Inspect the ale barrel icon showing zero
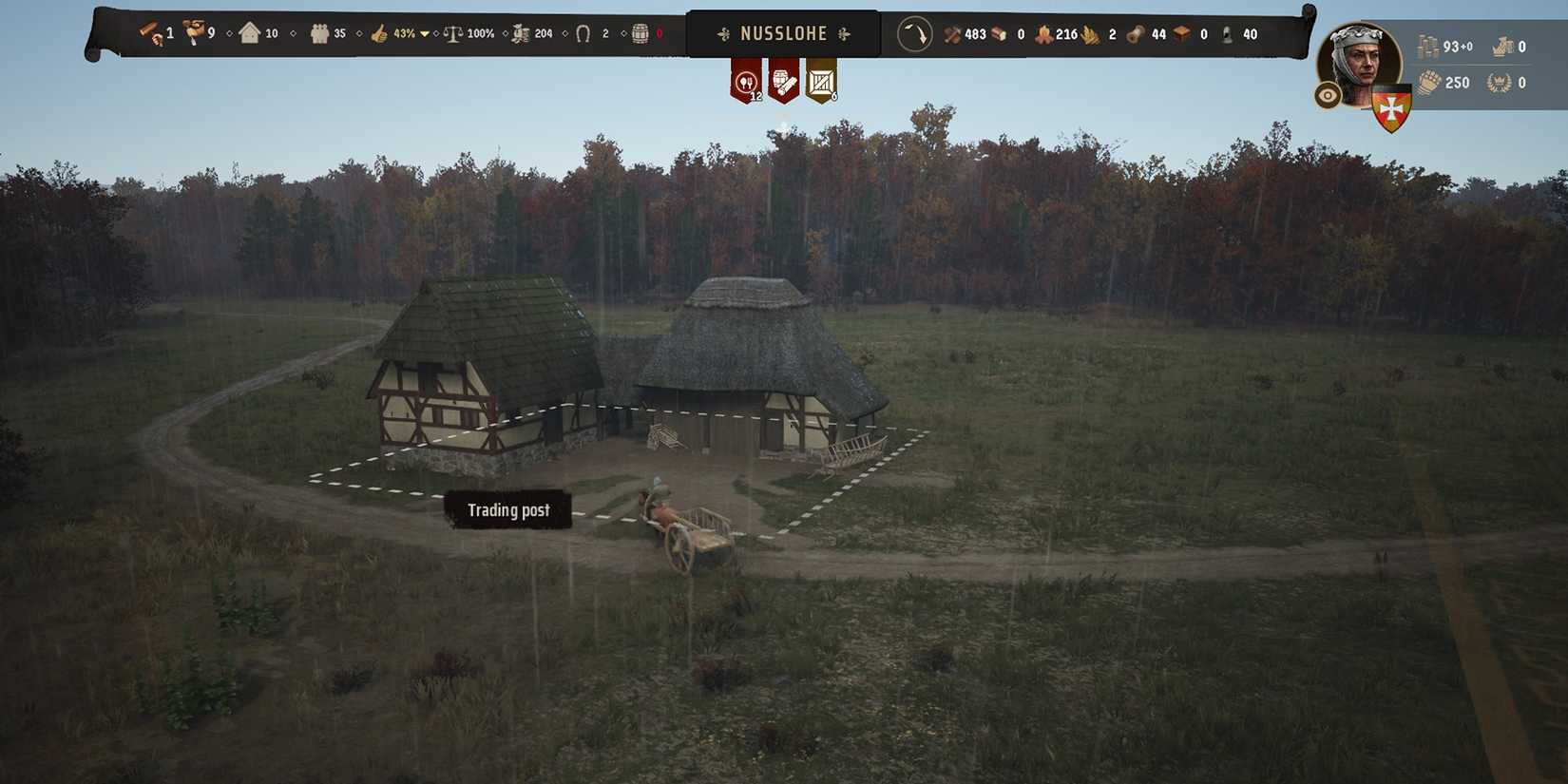Viewport: 1568px width, 784px height. click(x=640, y=32)
